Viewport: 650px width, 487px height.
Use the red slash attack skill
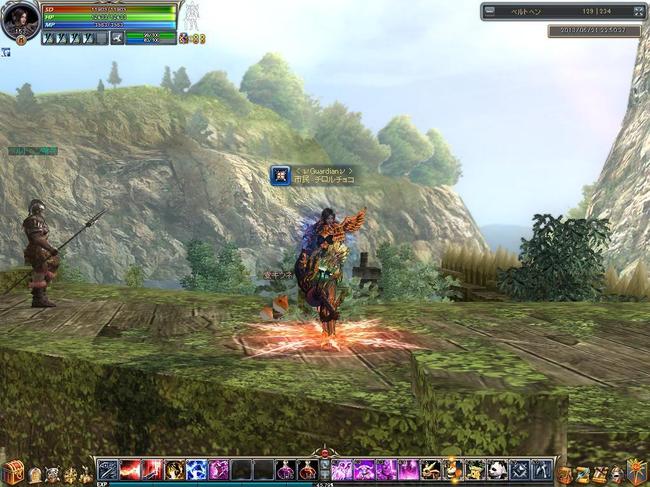pyautogui.click(x=129, y=470)
